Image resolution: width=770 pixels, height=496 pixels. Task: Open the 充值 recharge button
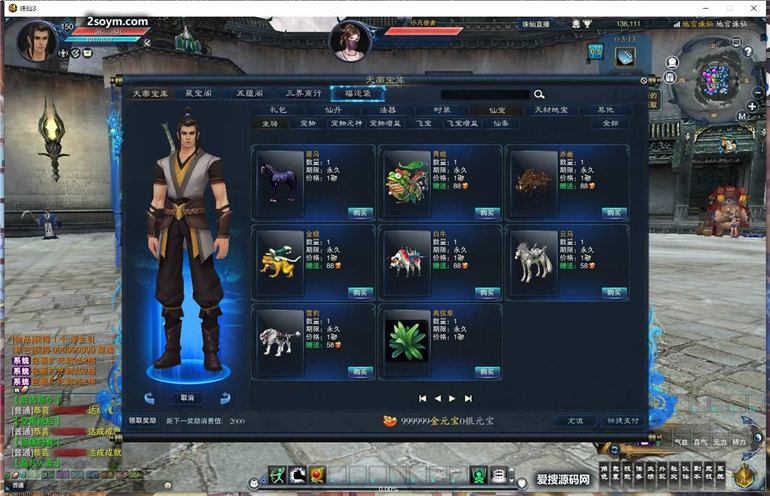tap(576, 421)
